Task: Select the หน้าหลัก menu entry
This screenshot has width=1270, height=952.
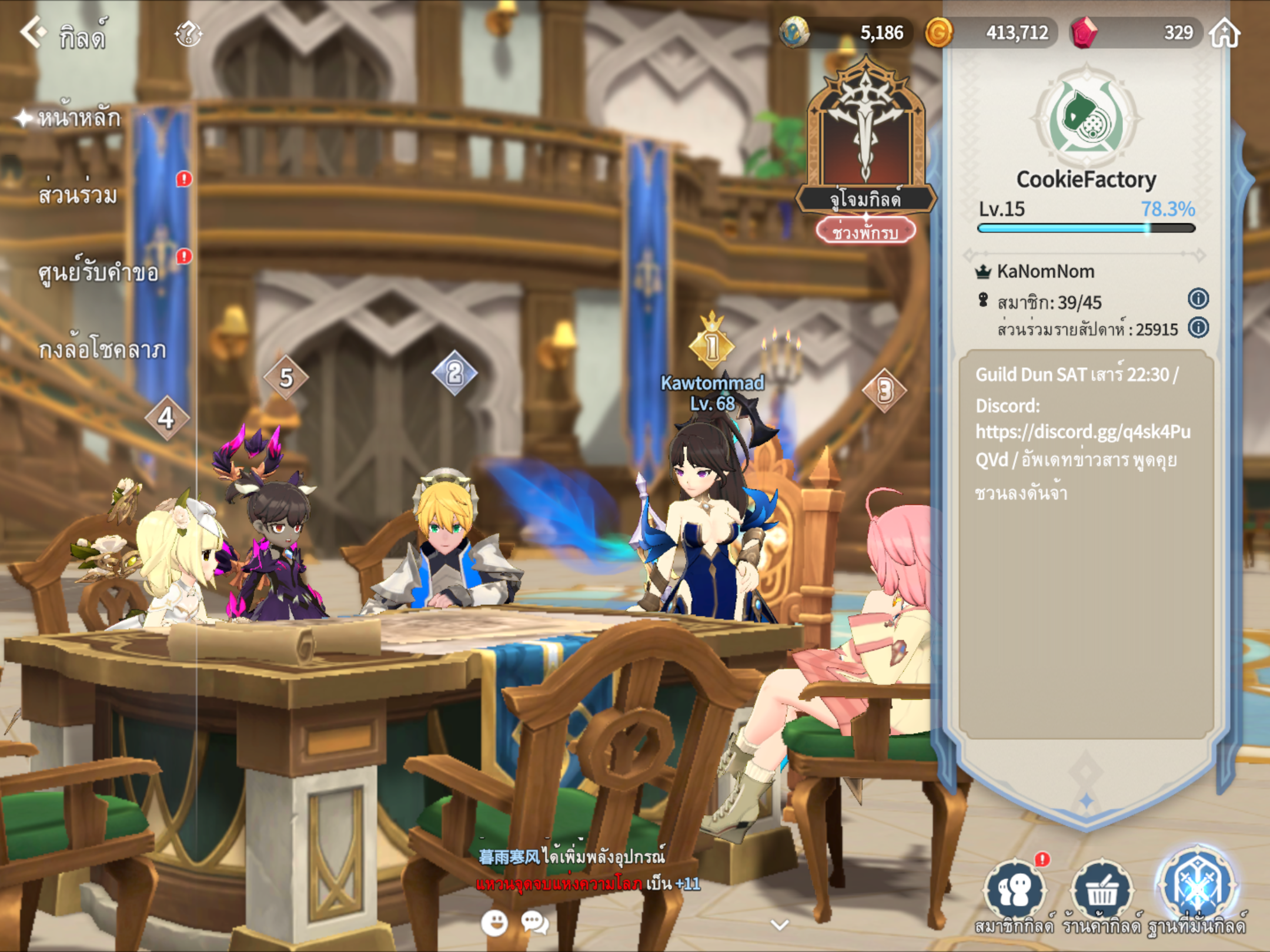Action: tap(79, 118)
